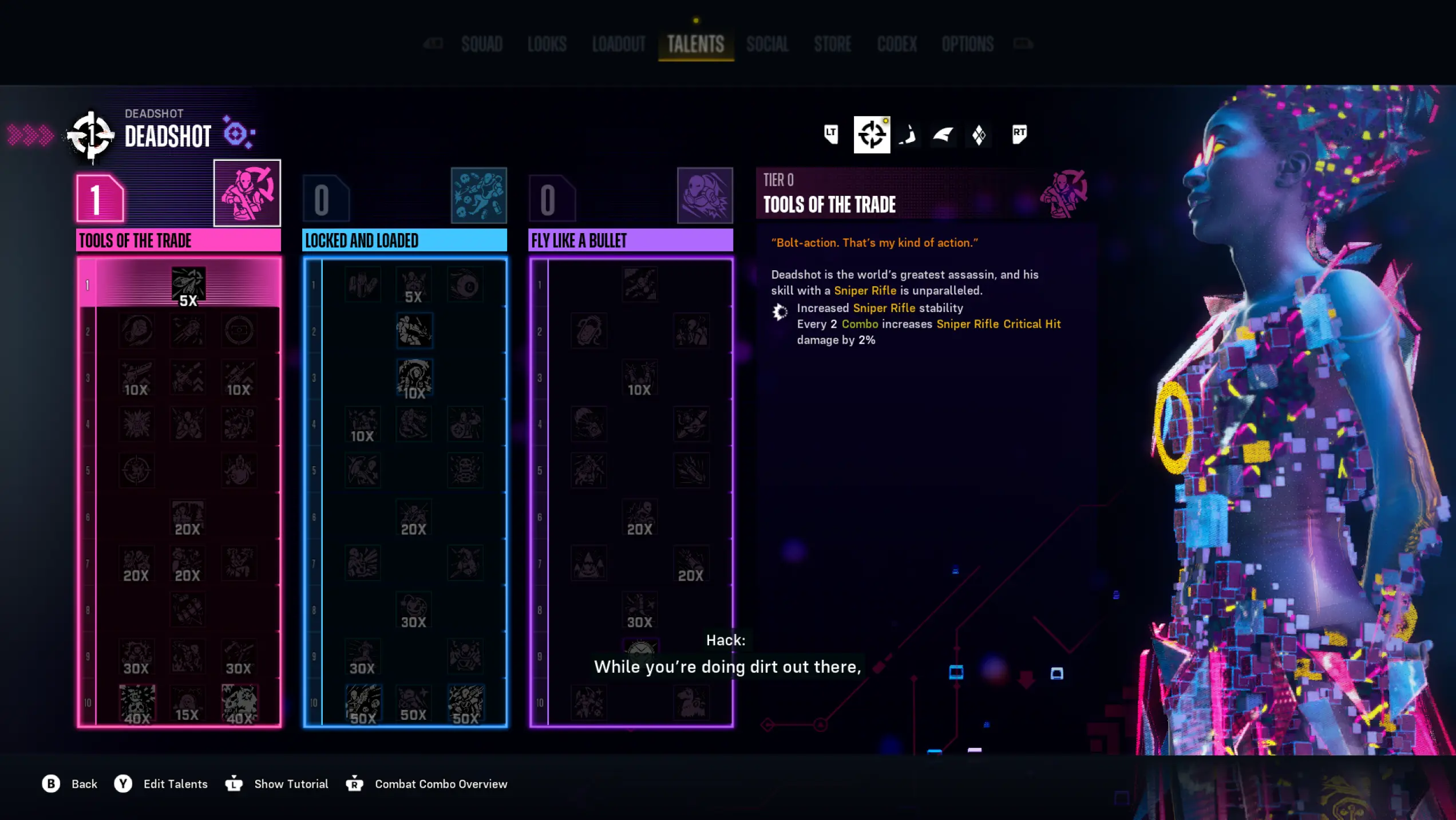Switch to the Store tab
This screenshot has height=820, width=1456.
tap(833, 44)
